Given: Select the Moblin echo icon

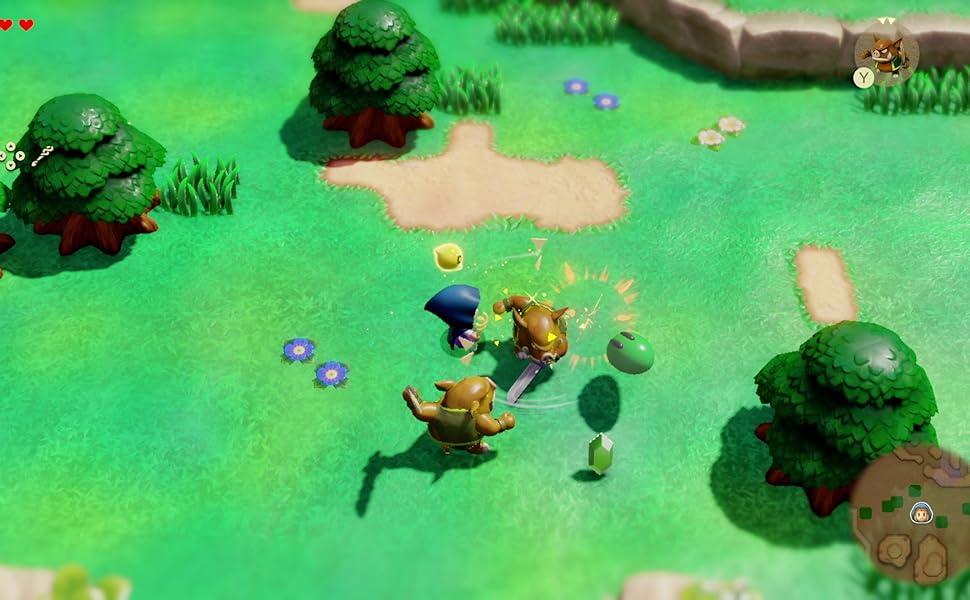Looking at the screenshot, I should [885, 51].
